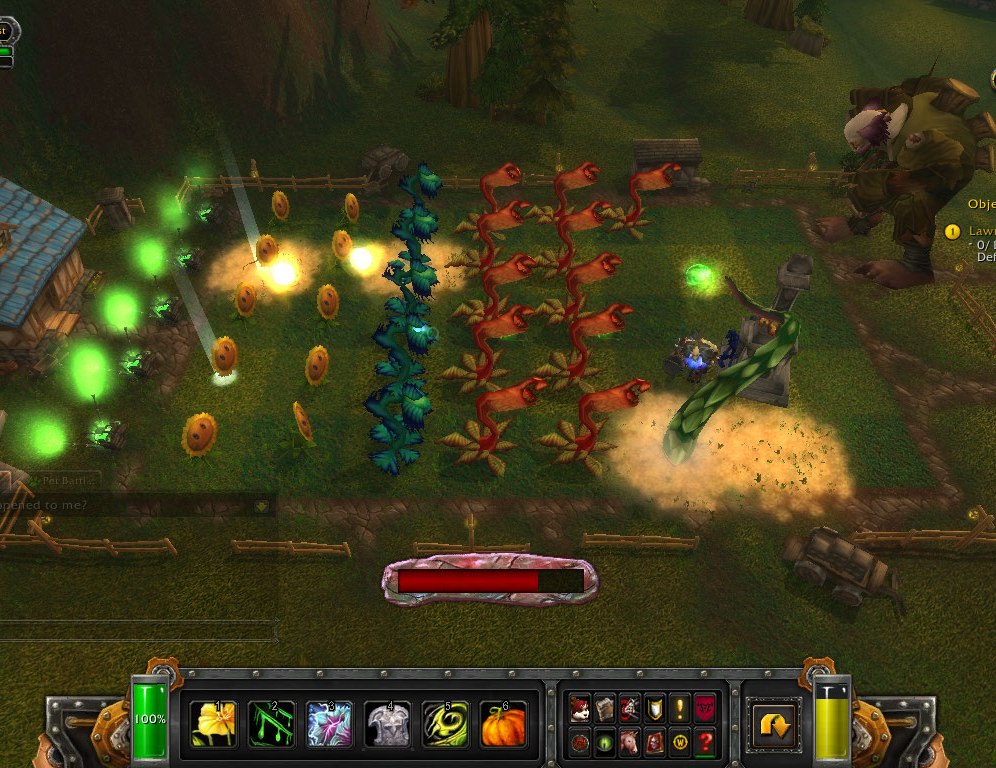Select the gray stone nut ability
Screen dimensions: 996x768
pos(388,722)
